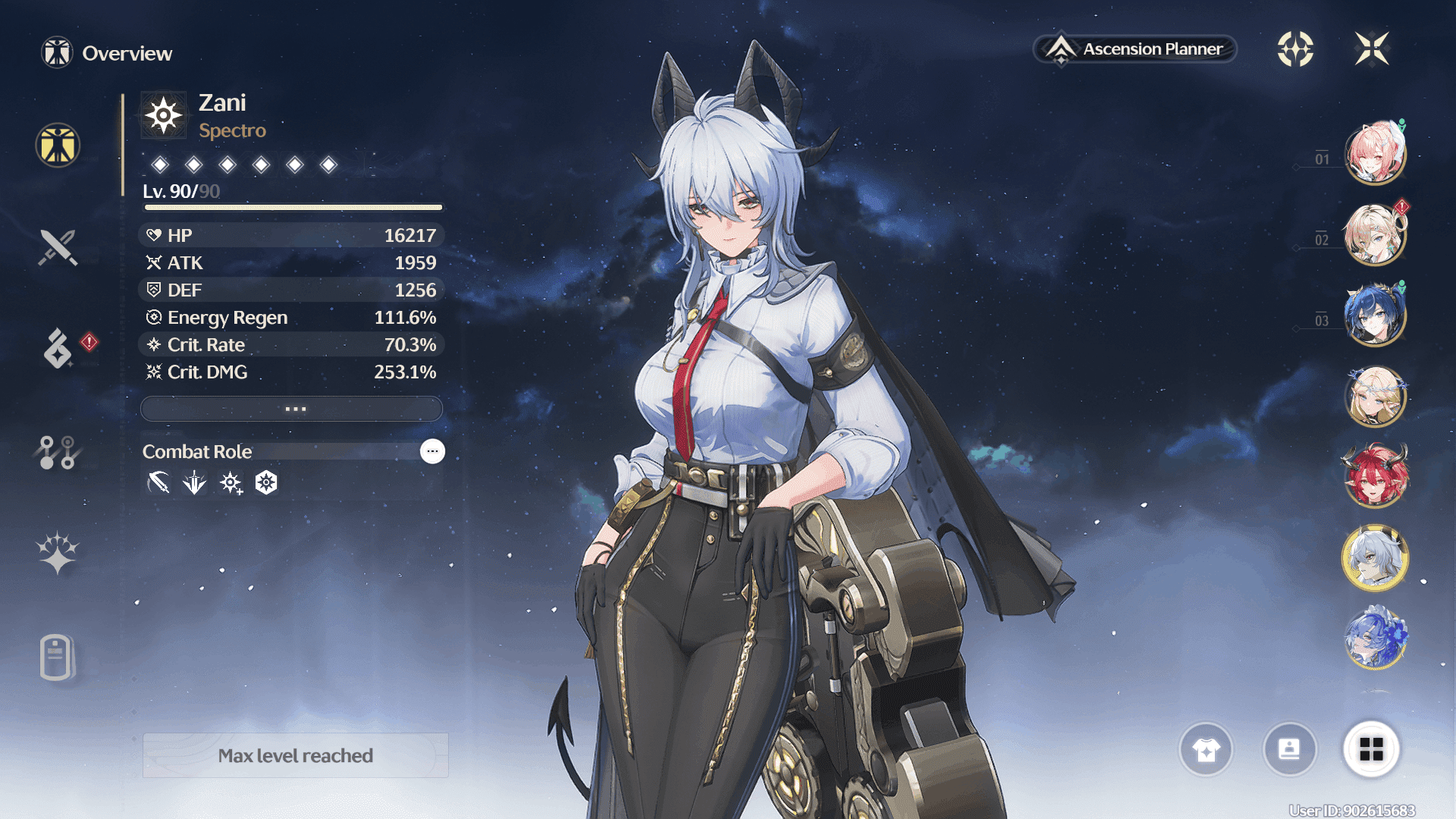Open the tab with the device icon
This screenshot has width=1456, height=819.
pos(56,657)
